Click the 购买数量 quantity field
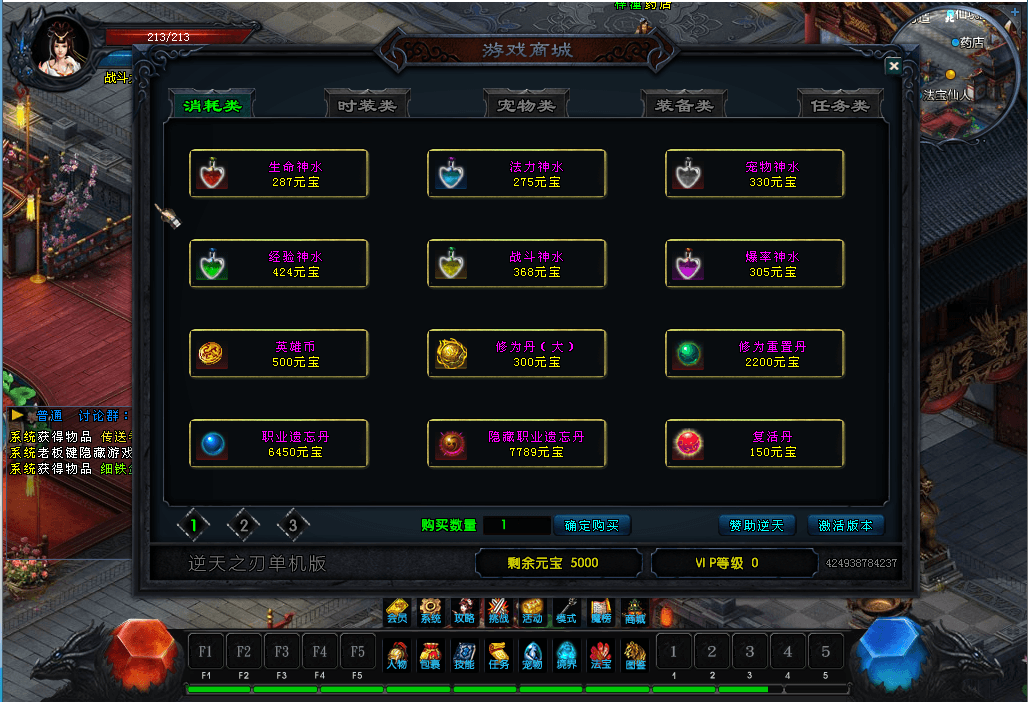 [x=516, y=525]
